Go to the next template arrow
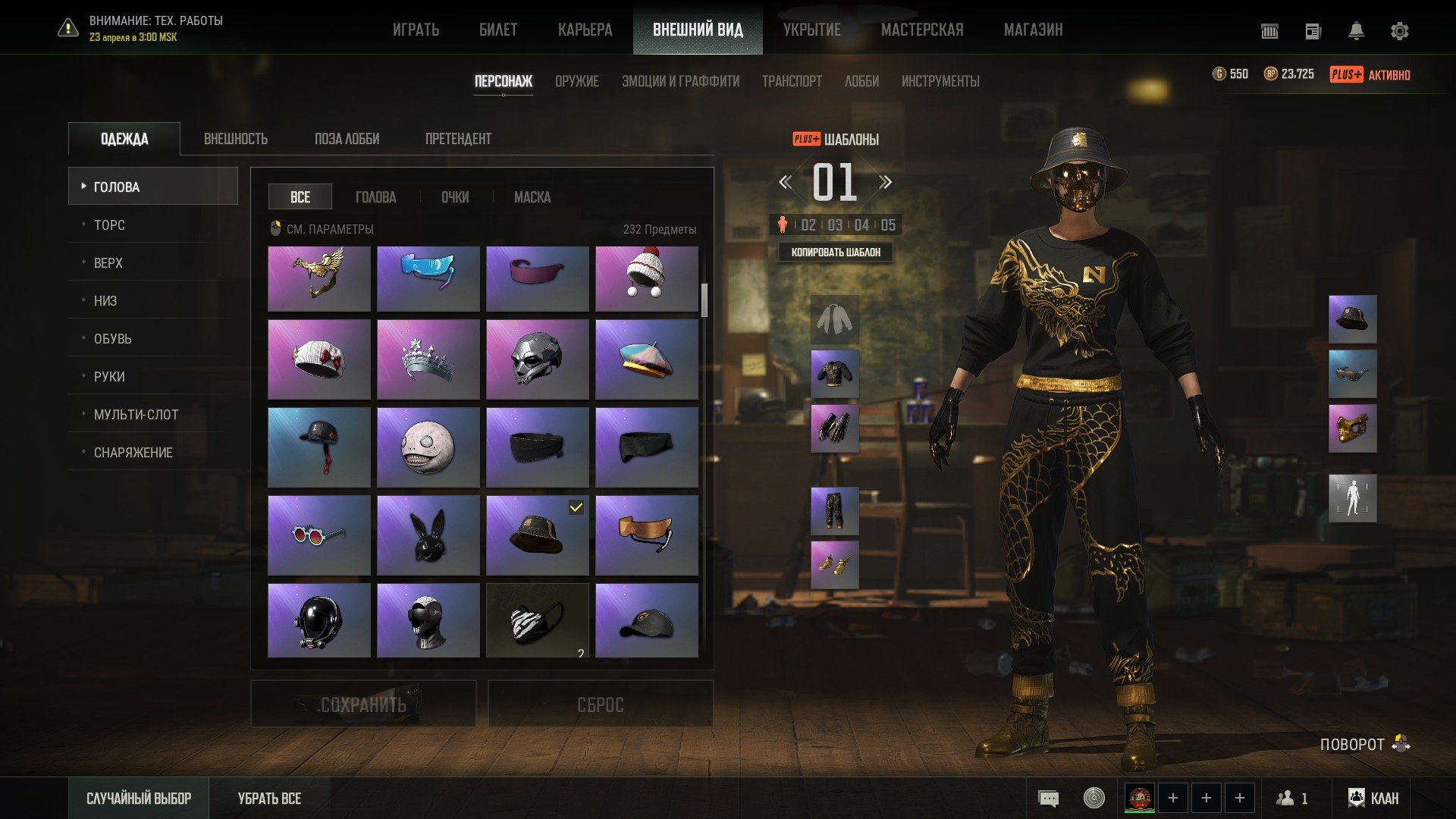Image resolution: width=1456 pixels, height=819 pixels. coord(885,182)
